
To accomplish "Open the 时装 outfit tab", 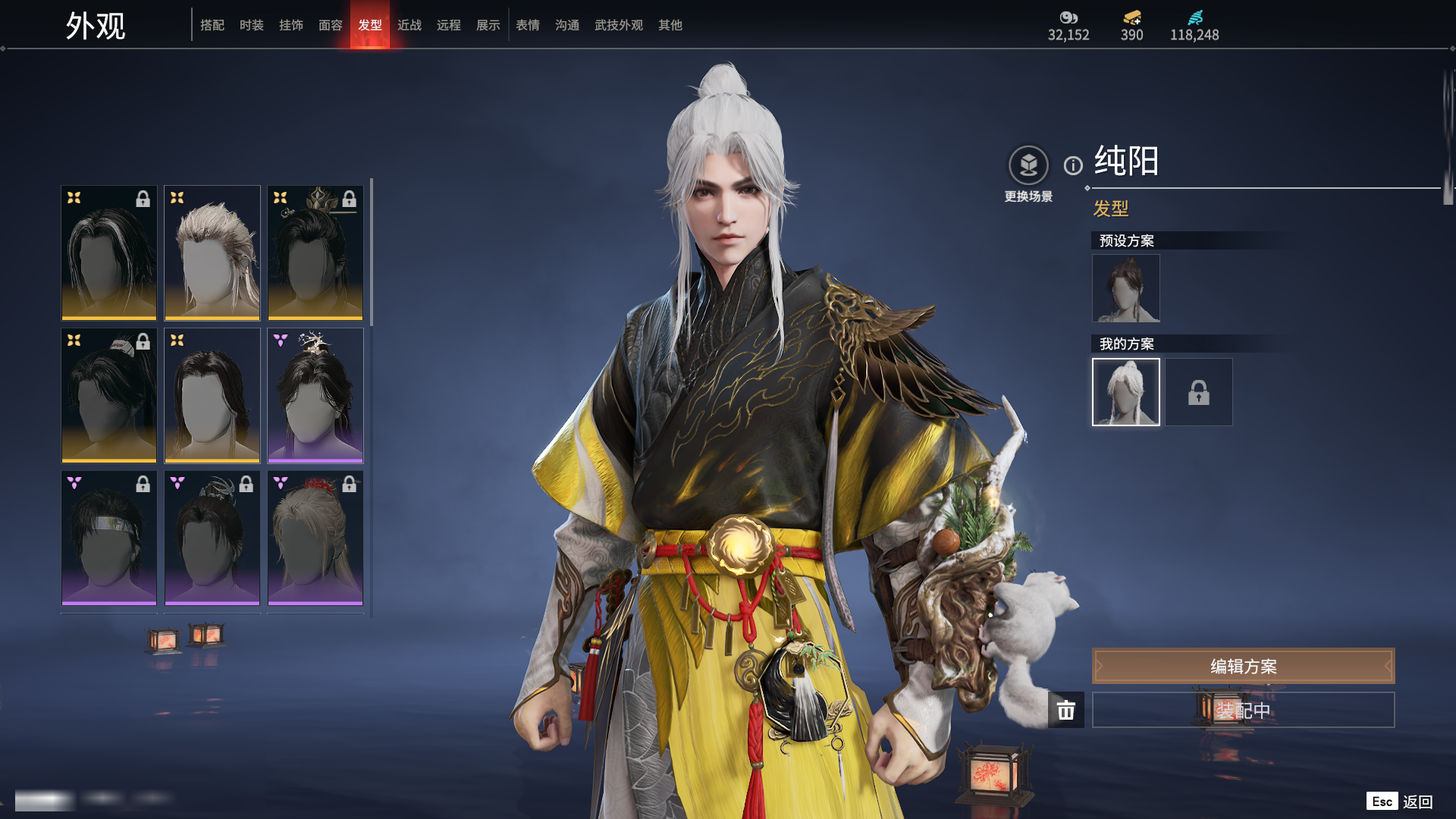I will pos(252,25).
